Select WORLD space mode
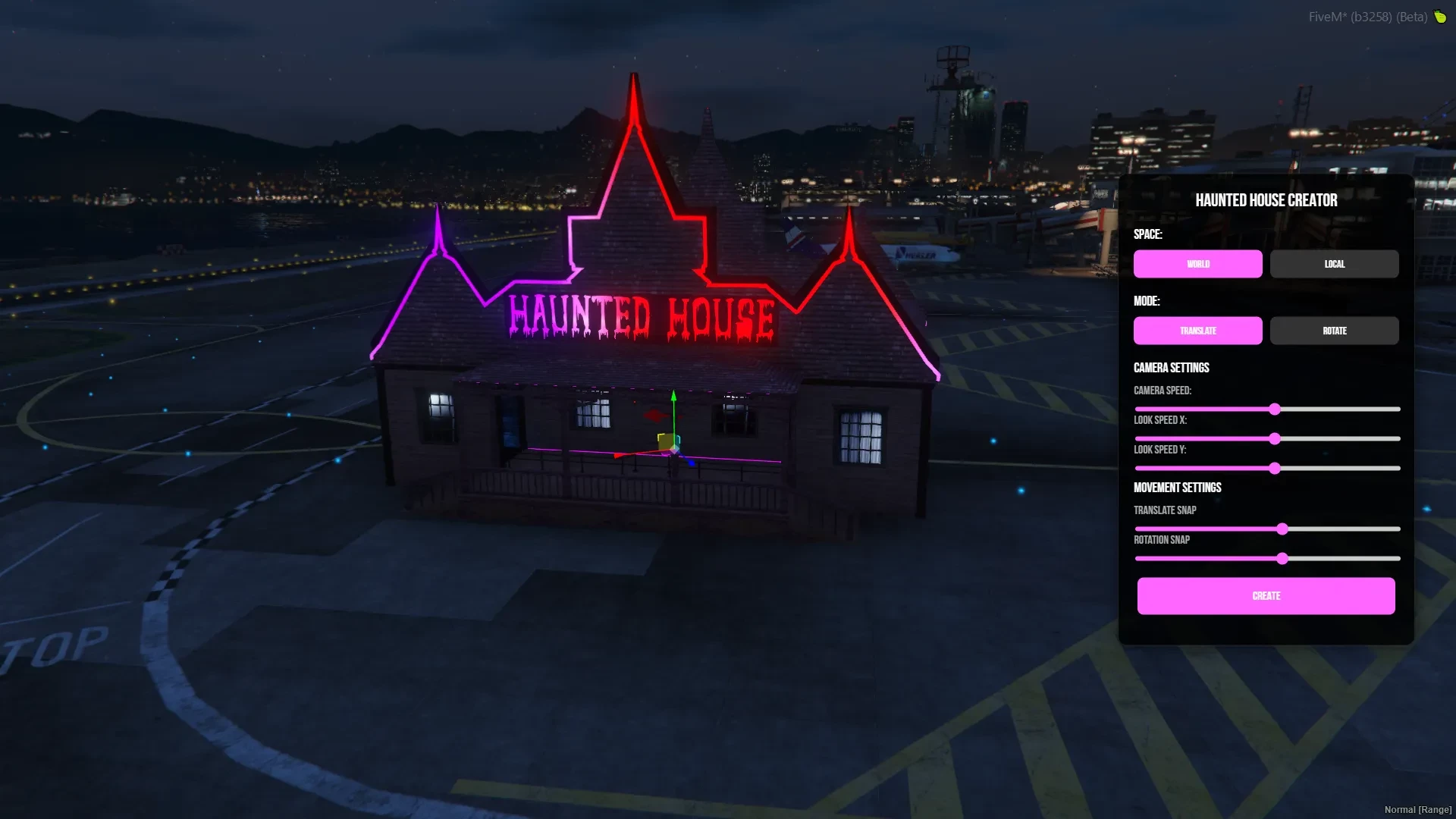Screen dimensions: 1456x819 [x=1197, y=264]
